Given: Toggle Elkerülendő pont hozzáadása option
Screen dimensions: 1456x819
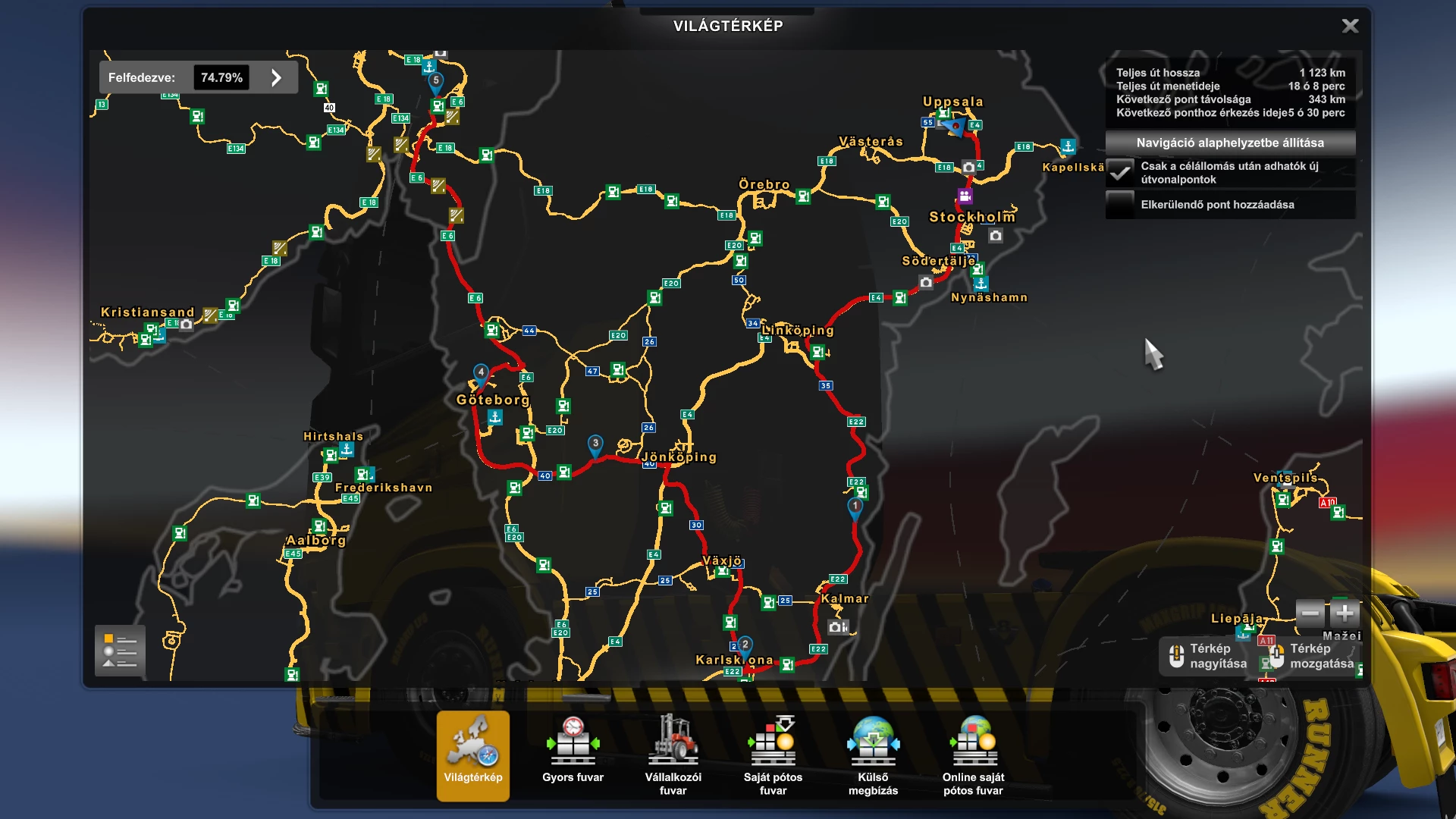Looking at the screenshot, I should [1119, 203].
